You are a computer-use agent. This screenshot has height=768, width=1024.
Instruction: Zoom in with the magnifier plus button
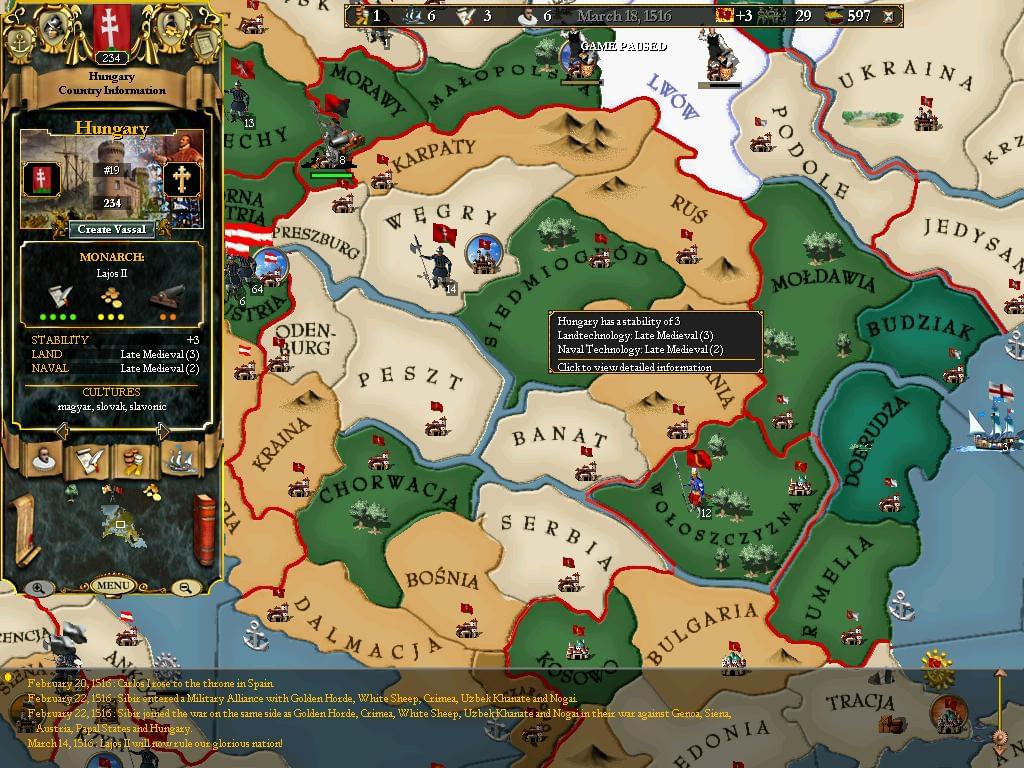coord(38,588)
